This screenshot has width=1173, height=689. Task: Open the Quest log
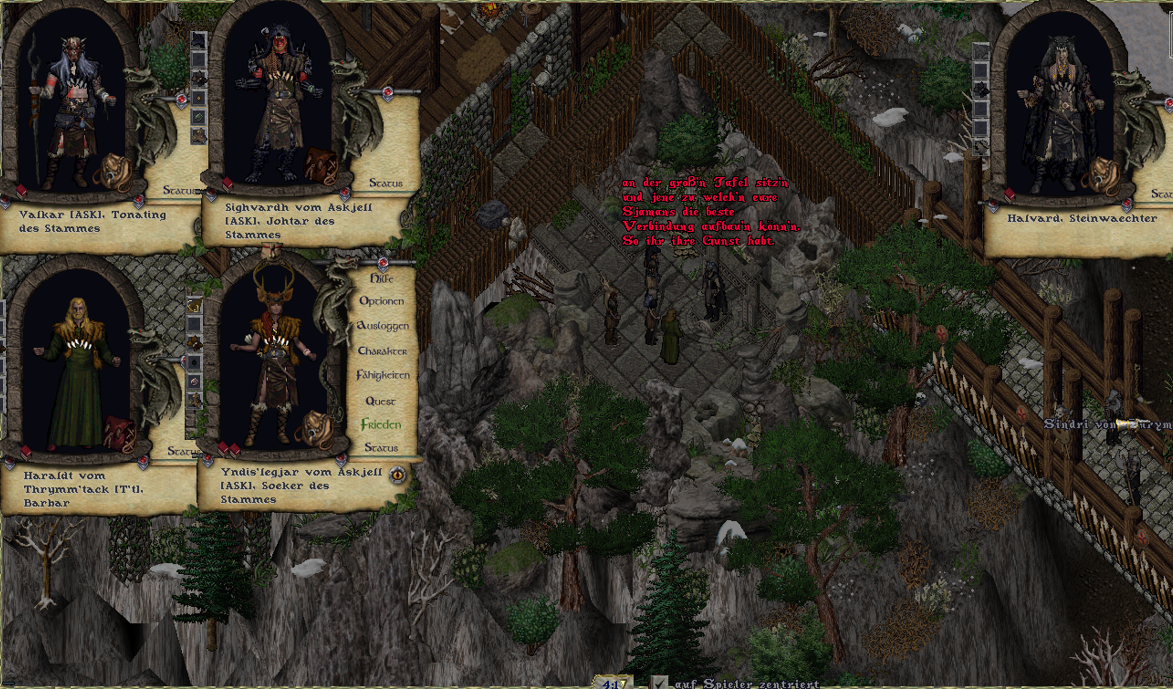[x=381, y=400]
